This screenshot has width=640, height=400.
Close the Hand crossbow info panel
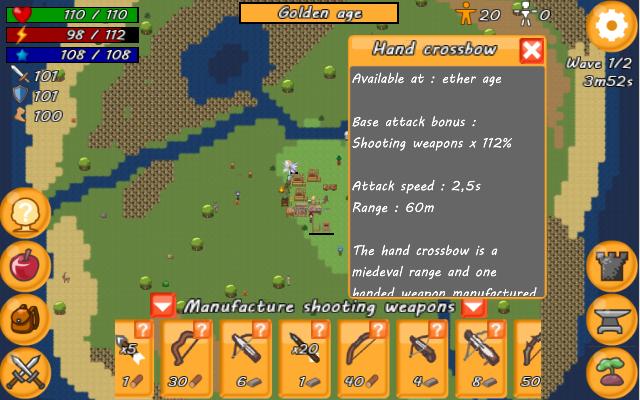point(532,51)
